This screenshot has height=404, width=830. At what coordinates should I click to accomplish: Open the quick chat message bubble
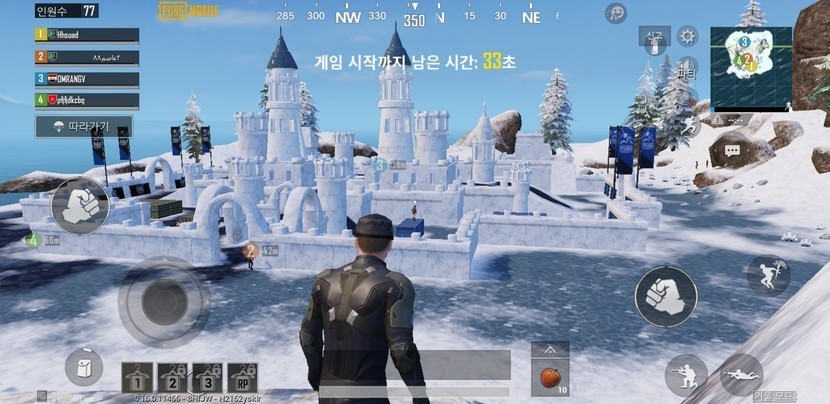732,151
